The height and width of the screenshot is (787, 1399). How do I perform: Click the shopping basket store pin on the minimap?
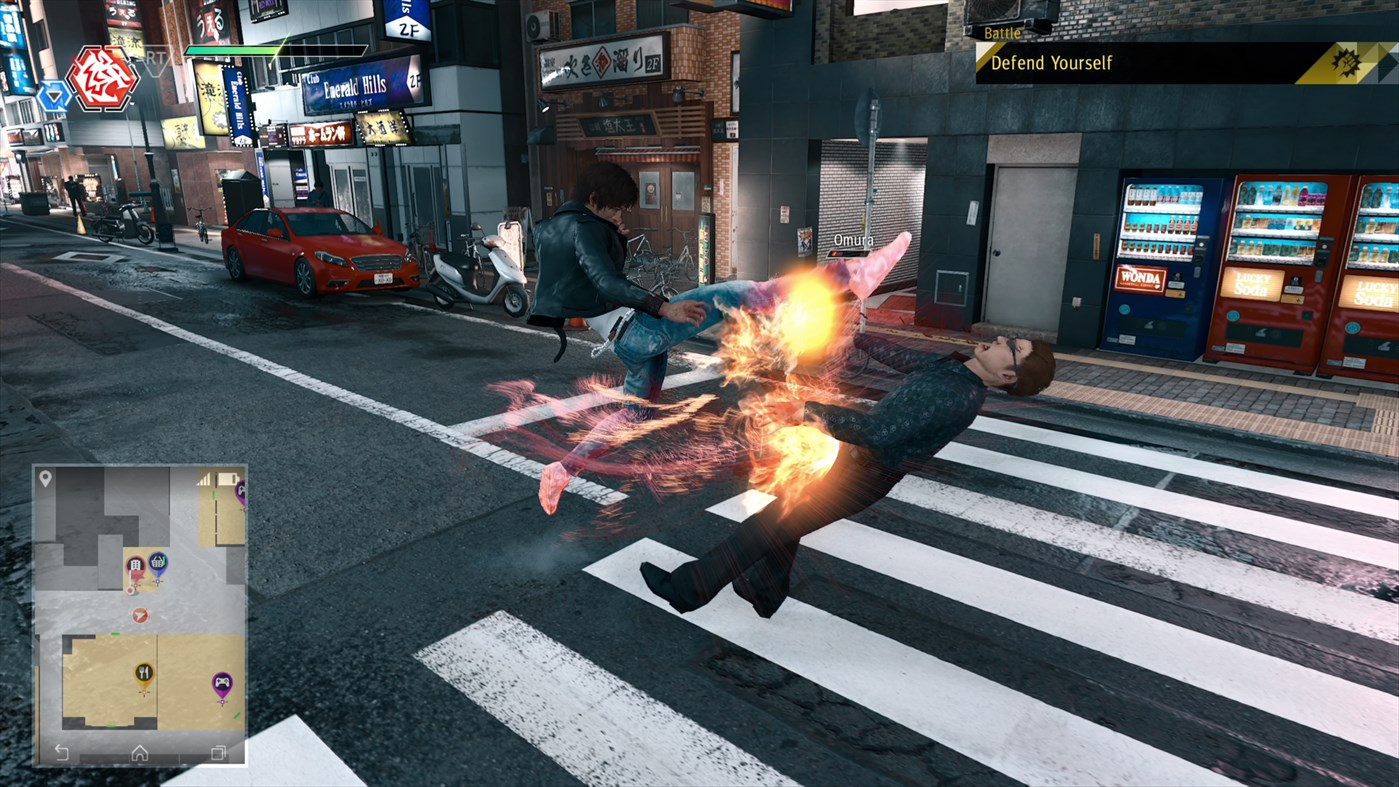[159, 563]
